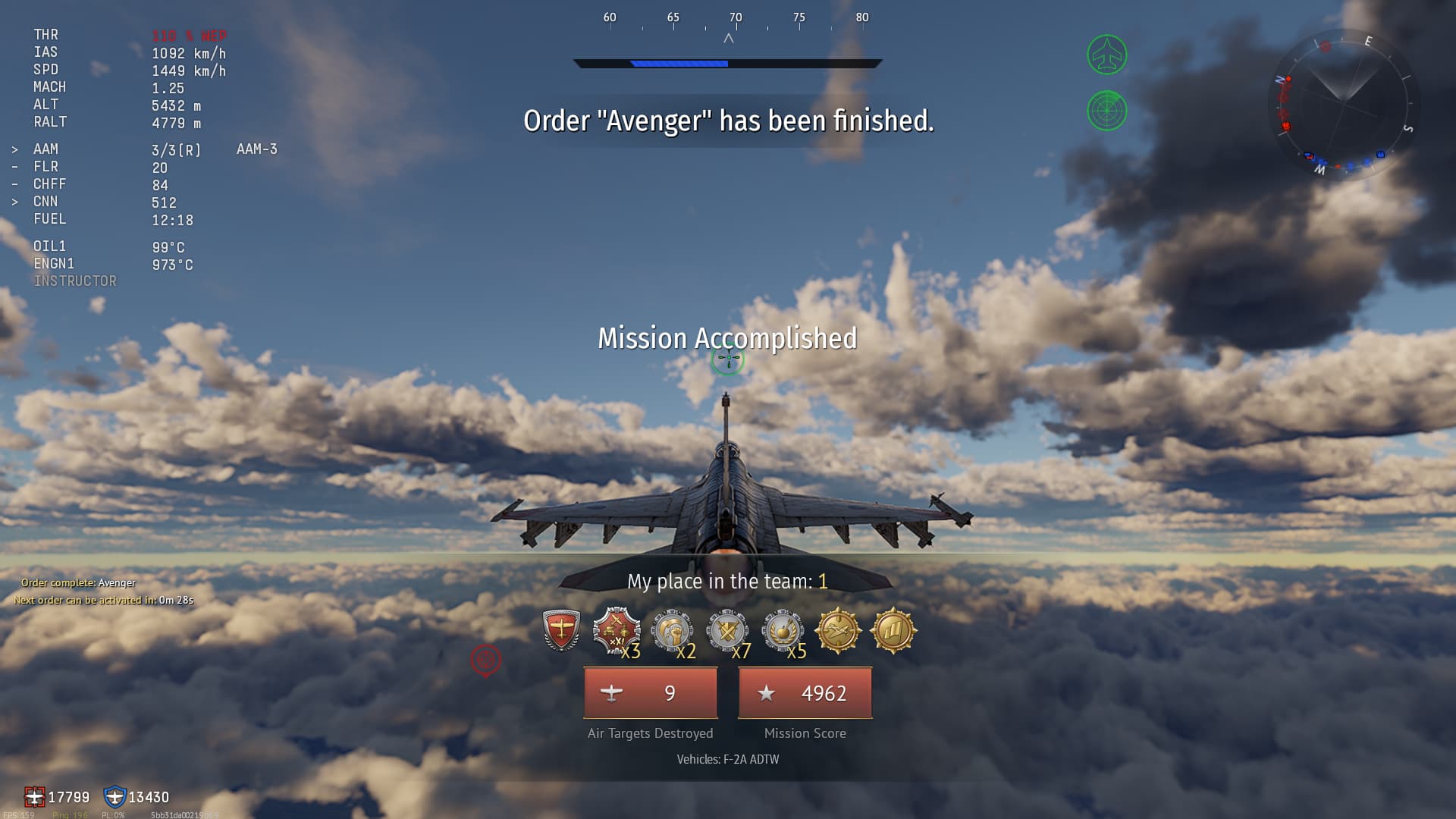
Task: View the silver crossed-swords shield medal
Action: pyautogui.click(x=727, y=630)
